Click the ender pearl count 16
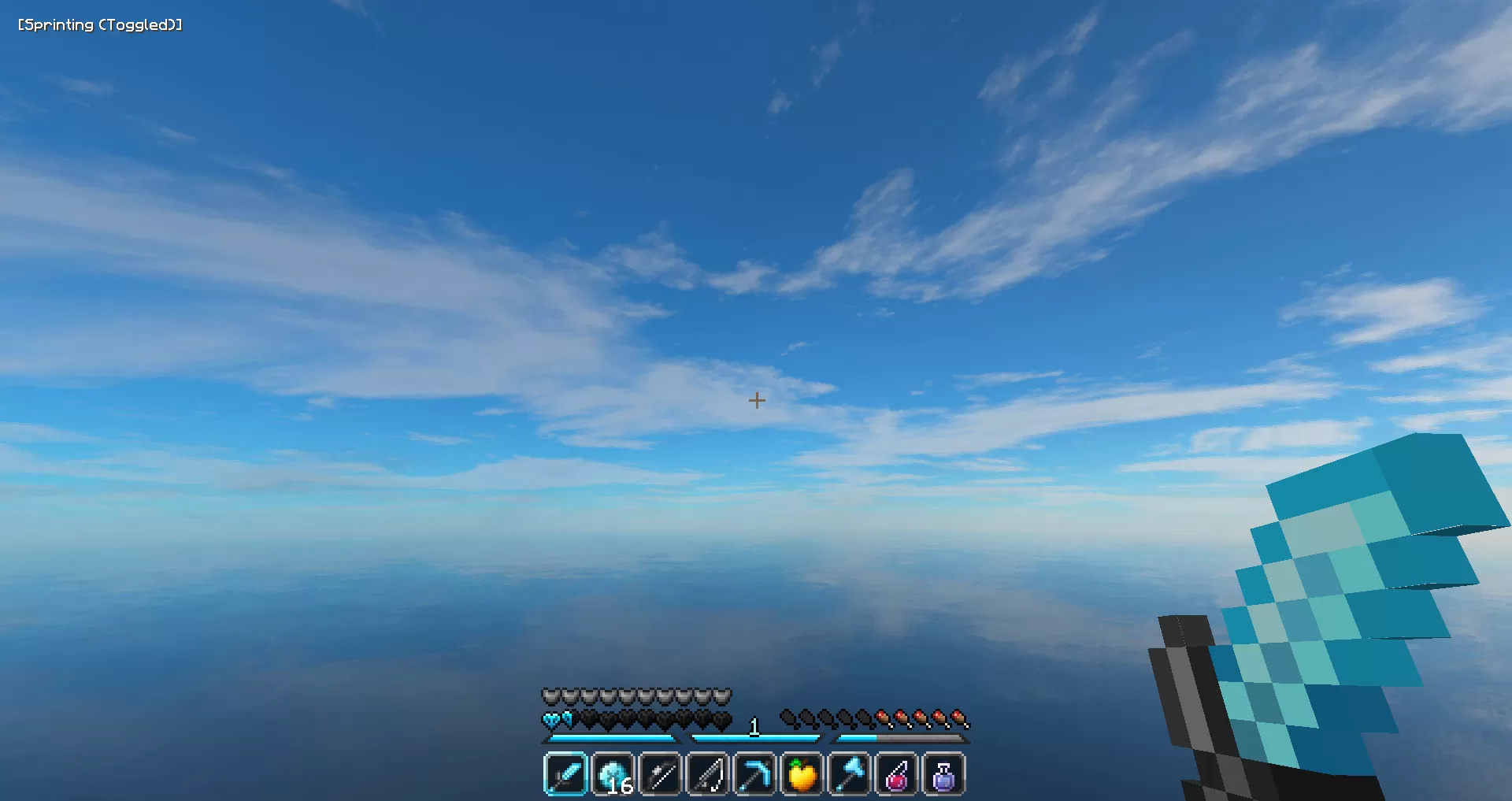The height and width of the screenshot is (801, 1512). 621,786
